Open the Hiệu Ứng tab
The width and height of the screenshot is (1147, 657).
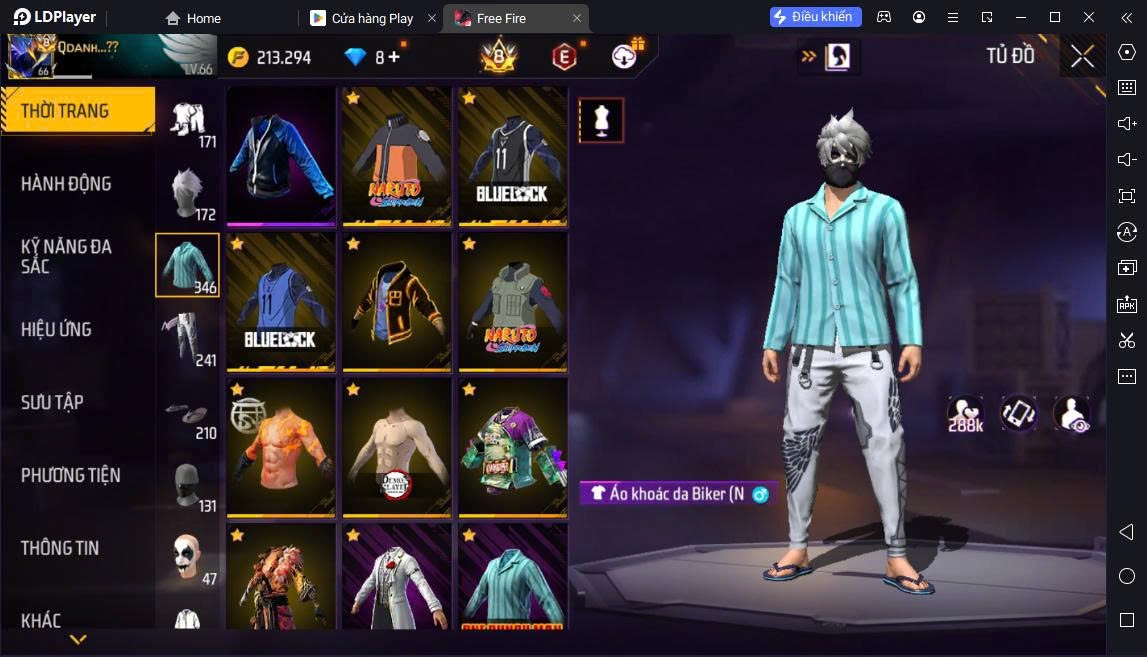click(x=56, y=329)
